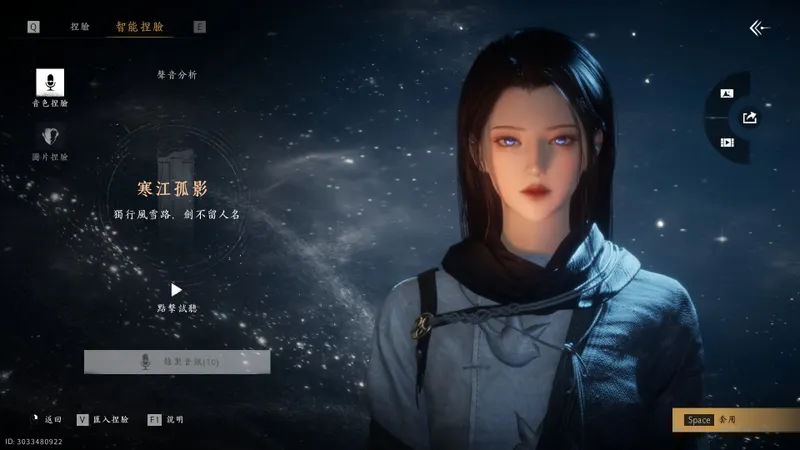Click the 录制音源 record button

click(177, 362)
